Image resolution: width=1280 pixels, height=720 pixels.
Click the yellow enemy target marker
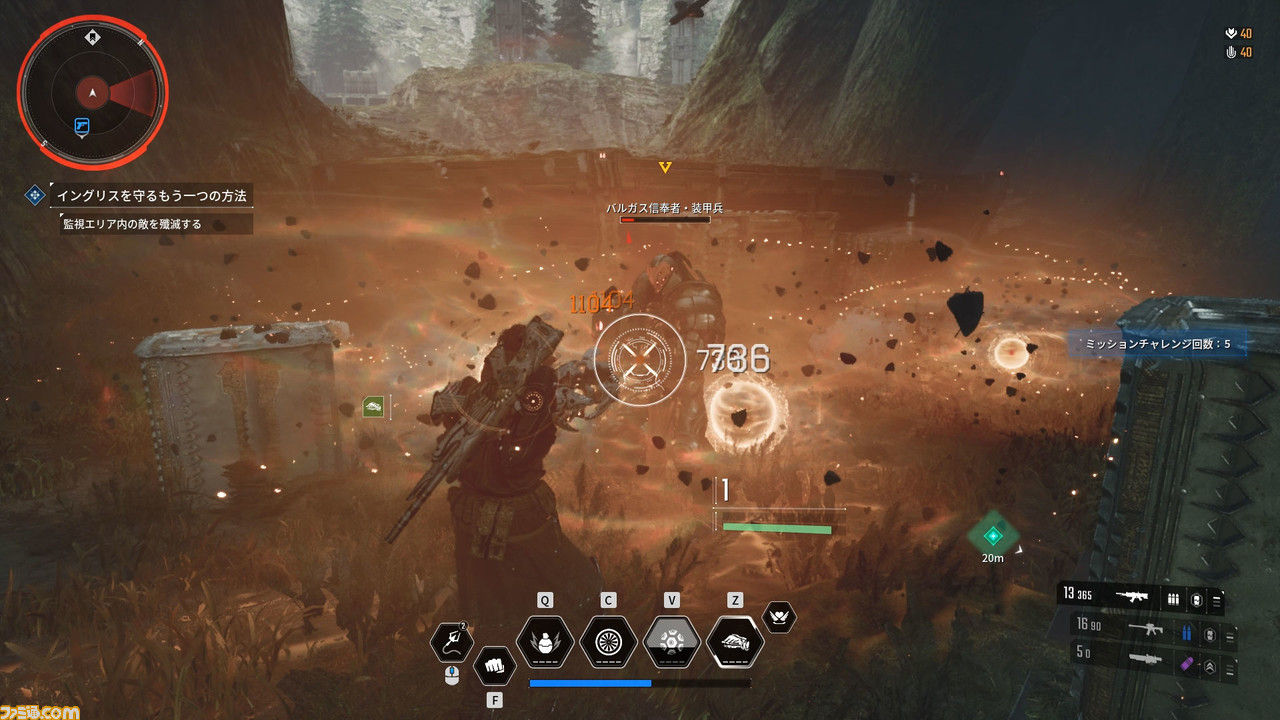click(664, 167)
